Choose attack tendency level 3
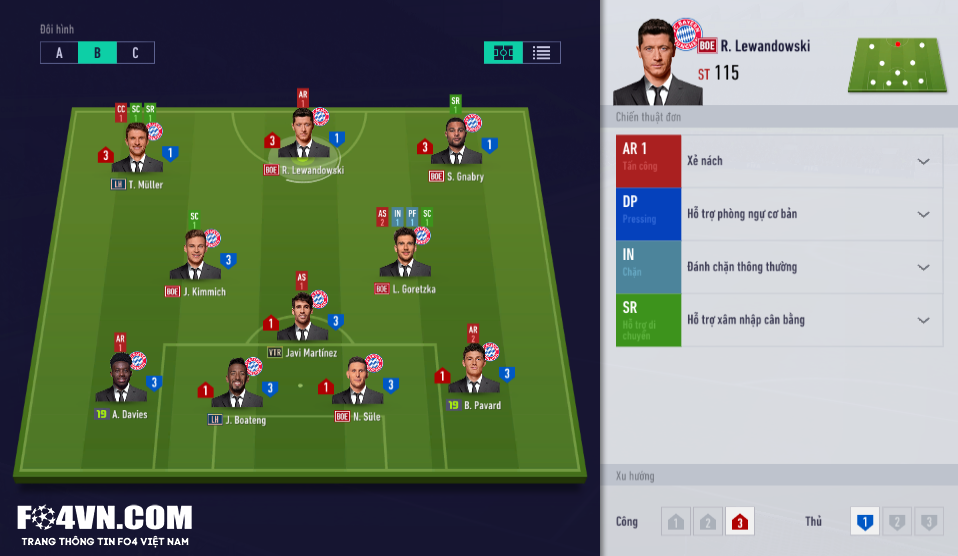This screenshot has height=556, width=958. point(740,521)
